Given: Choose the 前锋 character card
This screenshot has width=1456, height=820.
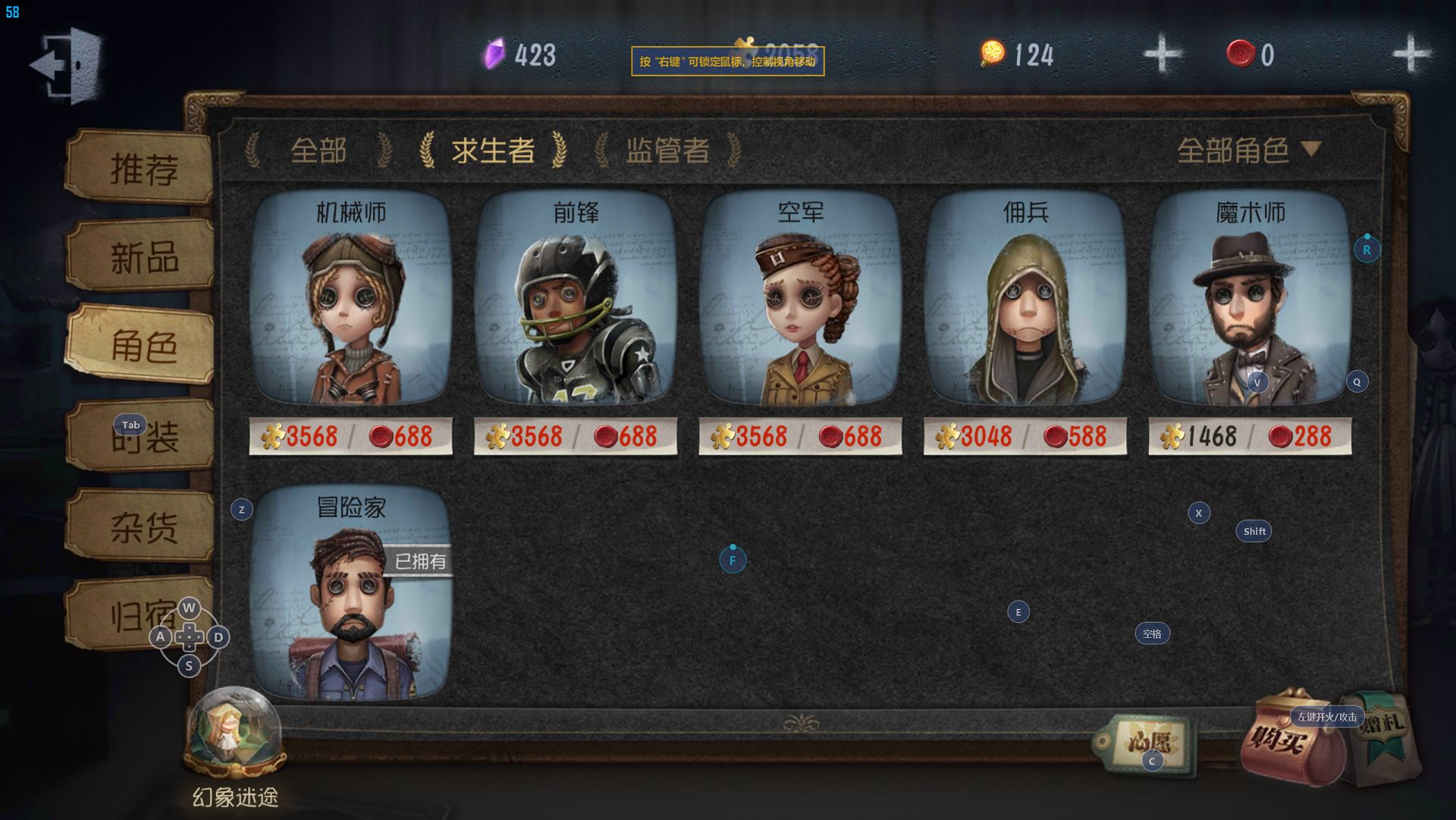Looking at the screenshot, I should (x=575, y=303).
